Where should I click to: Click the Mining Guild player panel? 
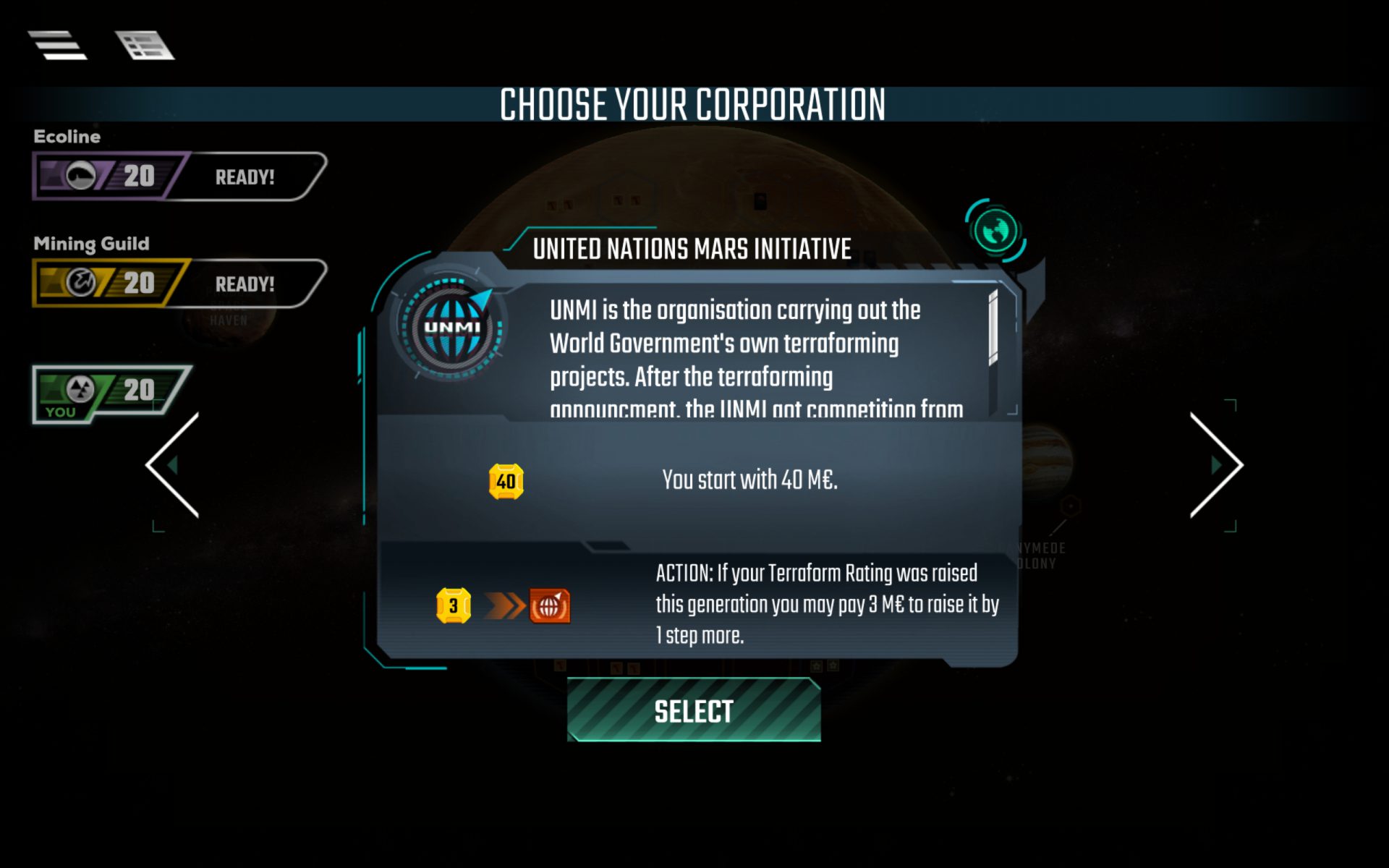(x=179, y=283)
